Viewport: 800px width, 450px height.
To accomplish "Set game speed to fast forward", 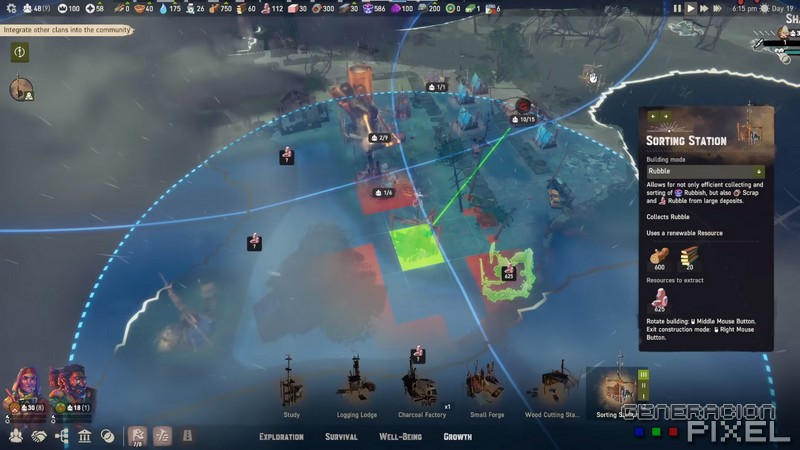I will point(703,8).
